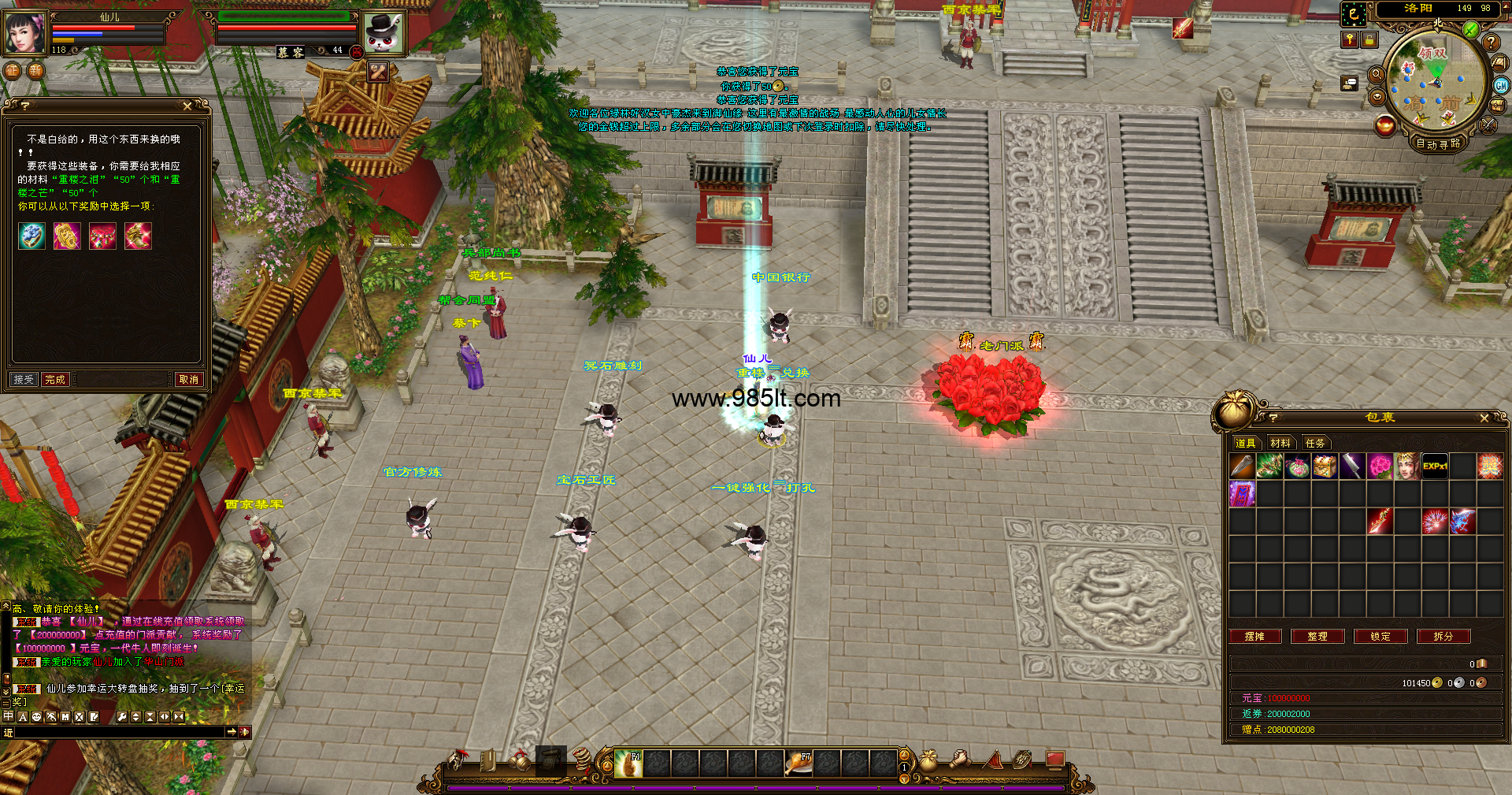Close the quest dialog with the X
Viewport: 1512px width, 795px height.
(x=187, y=106)
